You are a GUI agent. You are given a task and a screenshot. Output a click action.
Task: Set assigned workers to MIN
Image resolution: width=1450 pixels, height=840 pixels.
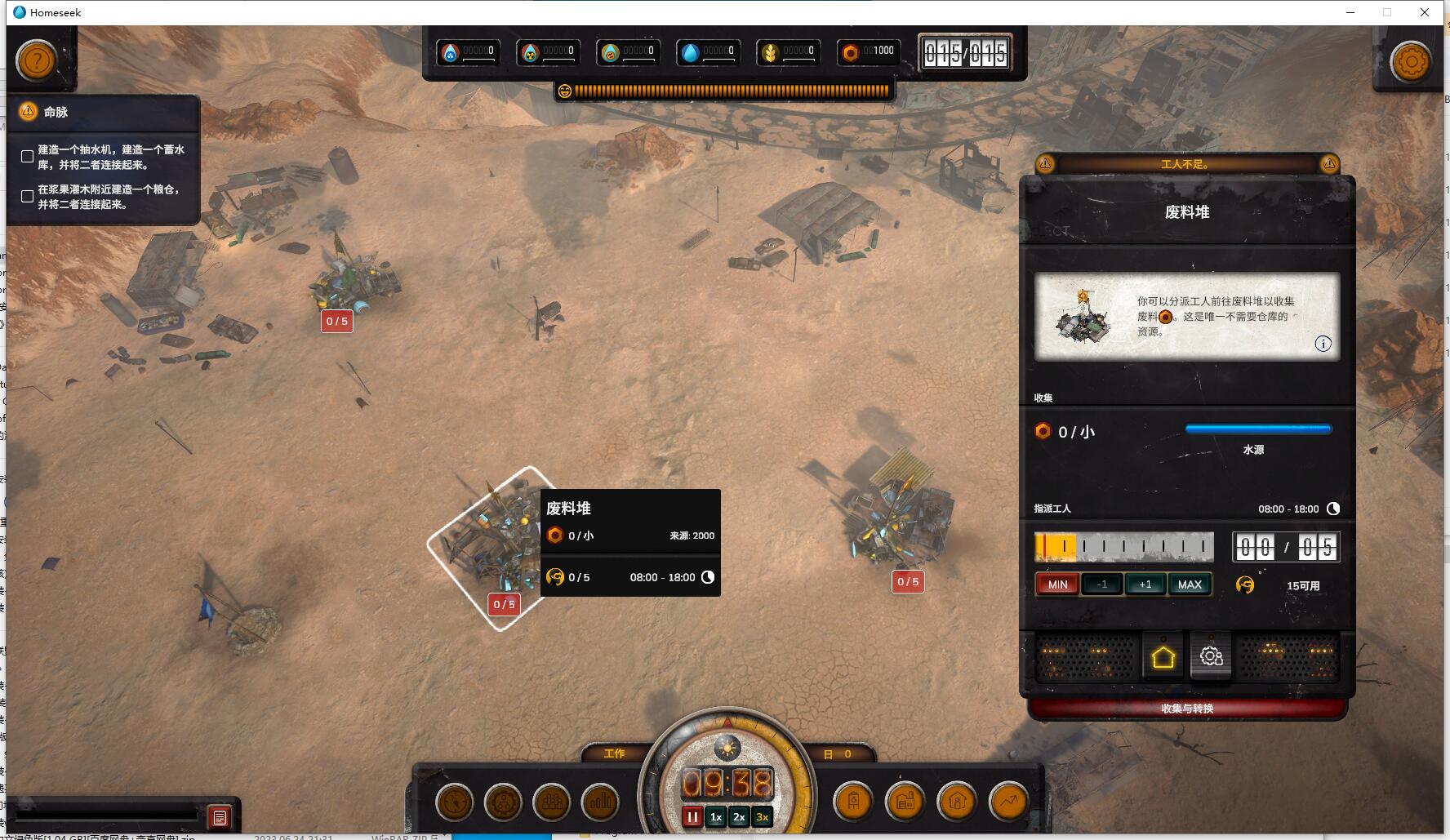1057,584
